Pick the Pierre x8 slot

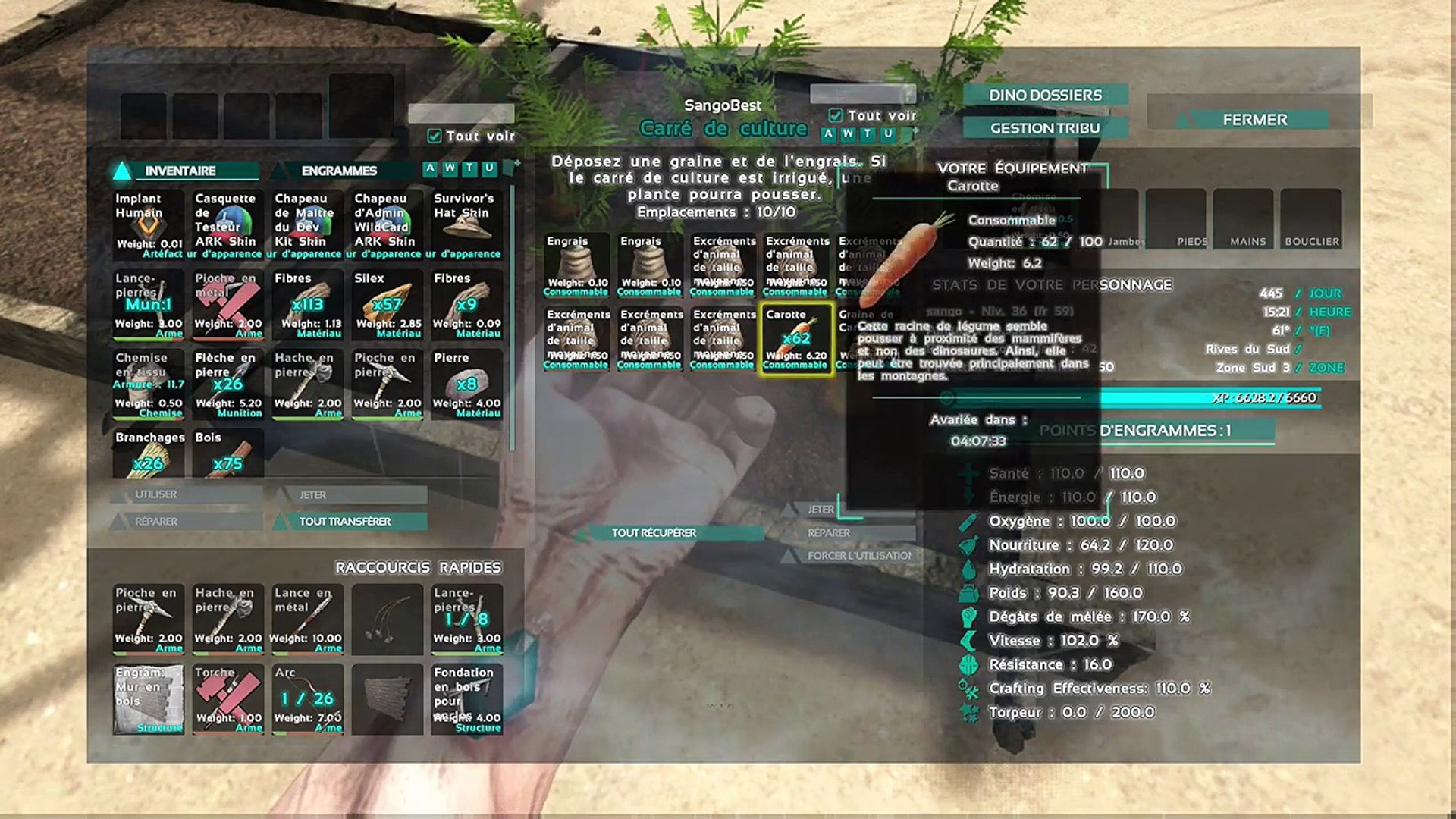466,384
